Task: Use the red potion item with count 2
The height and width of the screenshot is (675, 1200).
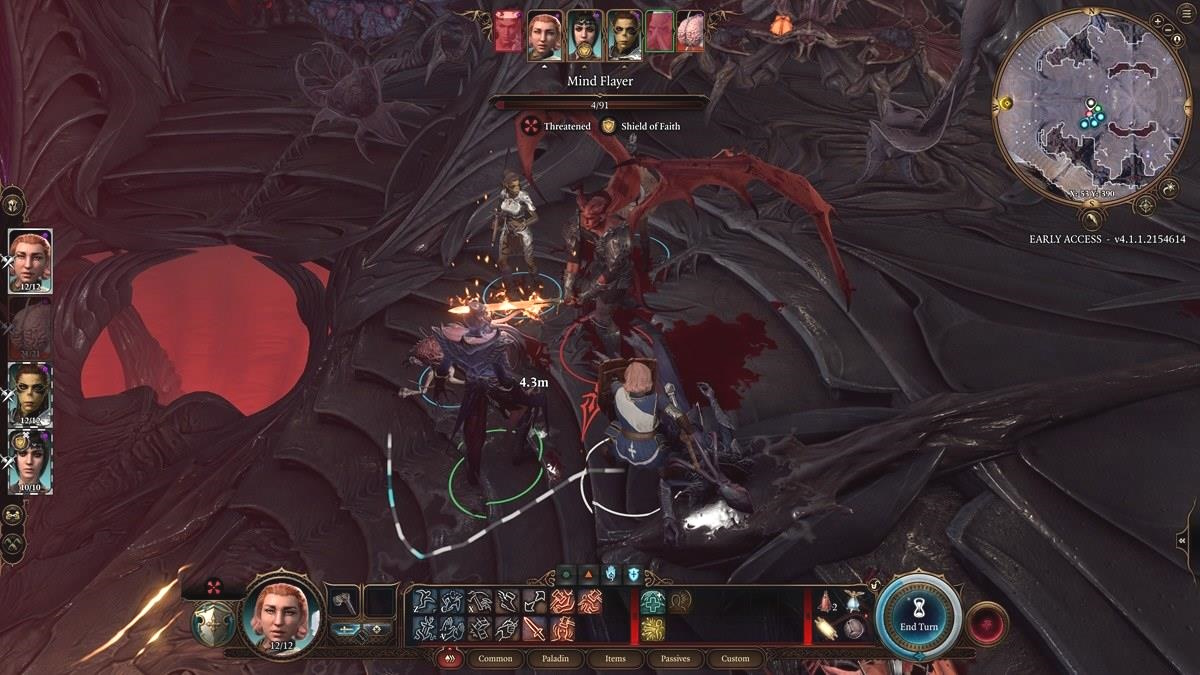Action: (827, 601)
